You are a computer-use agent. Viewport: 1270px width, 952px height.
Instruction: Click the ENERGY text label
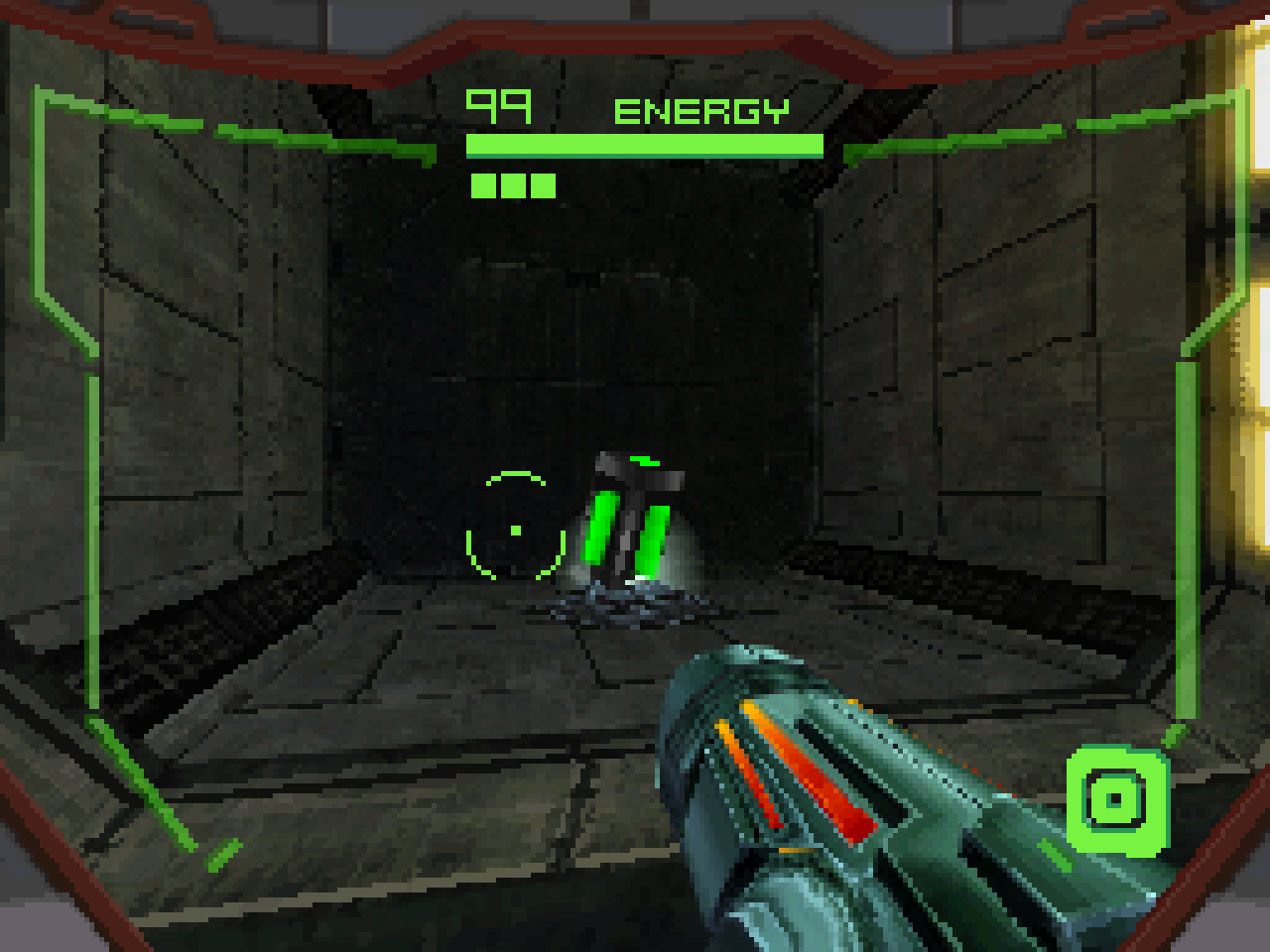click(701, 109)
